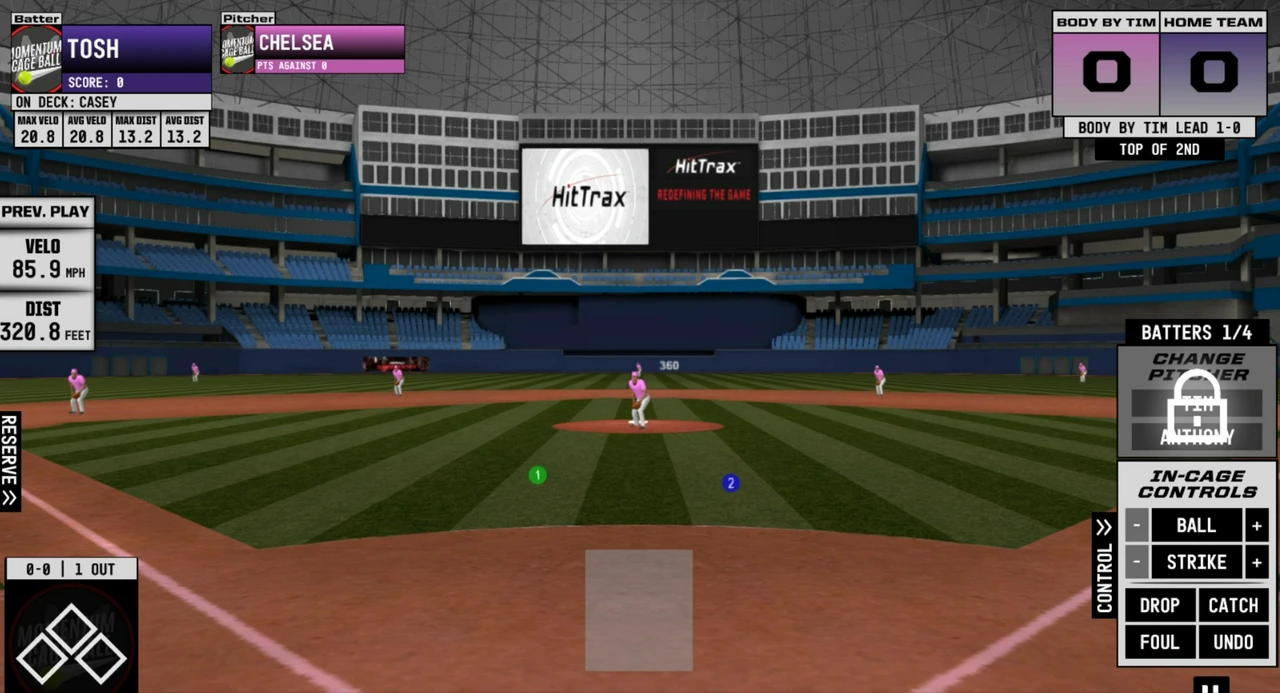Record a CATCH for the play

tap(1233, 605)
